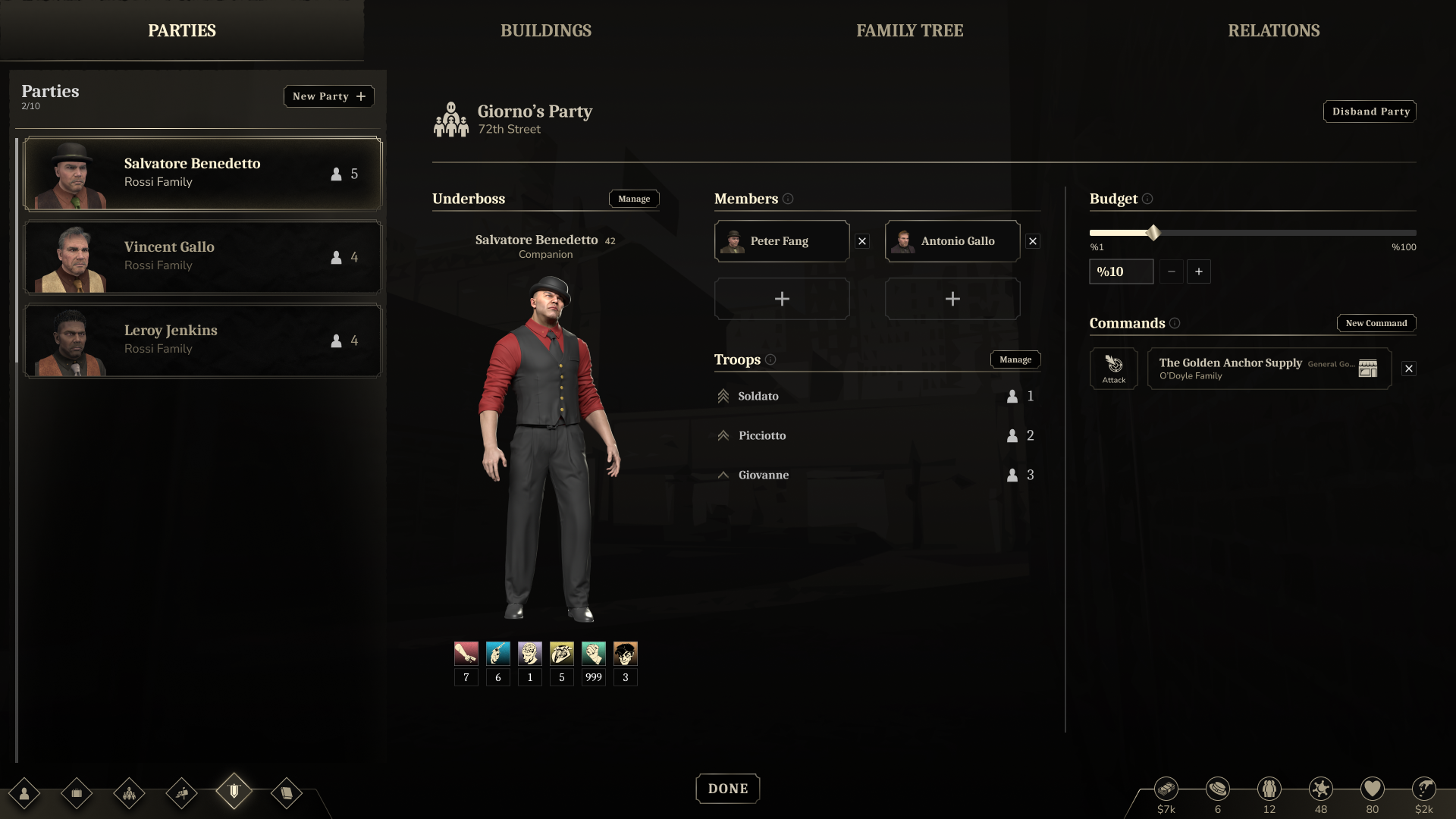The height and width of the screenshot is (819, 1456).
Task: Click the budget percentage input field
Action: click(1121, 271)
